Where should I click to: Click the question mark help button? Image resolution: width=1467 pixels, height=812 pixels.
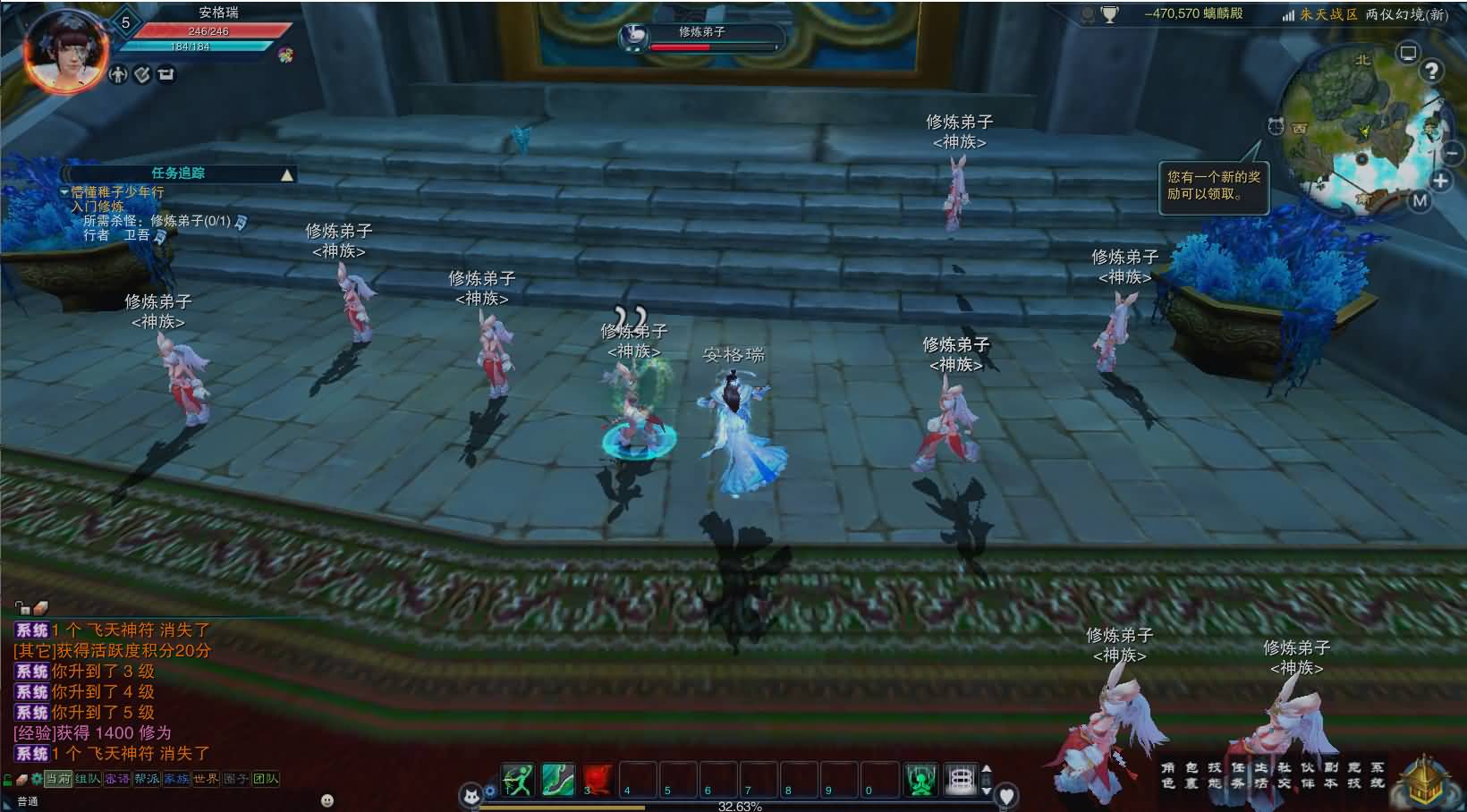1432,72
